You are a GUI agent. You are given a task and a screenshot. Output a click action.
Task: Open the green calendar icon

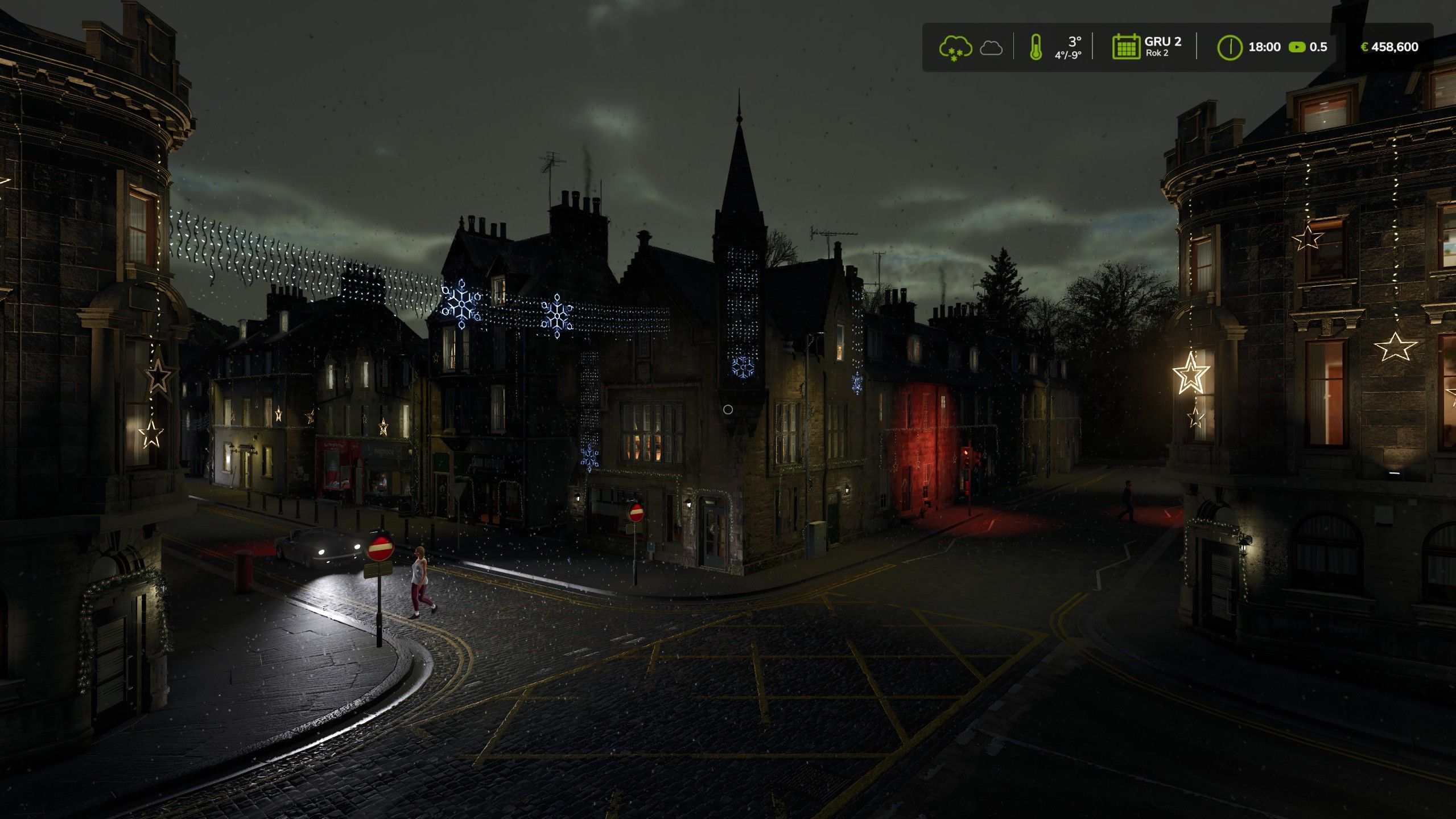pyautogui.click(x=1125, y=47)
